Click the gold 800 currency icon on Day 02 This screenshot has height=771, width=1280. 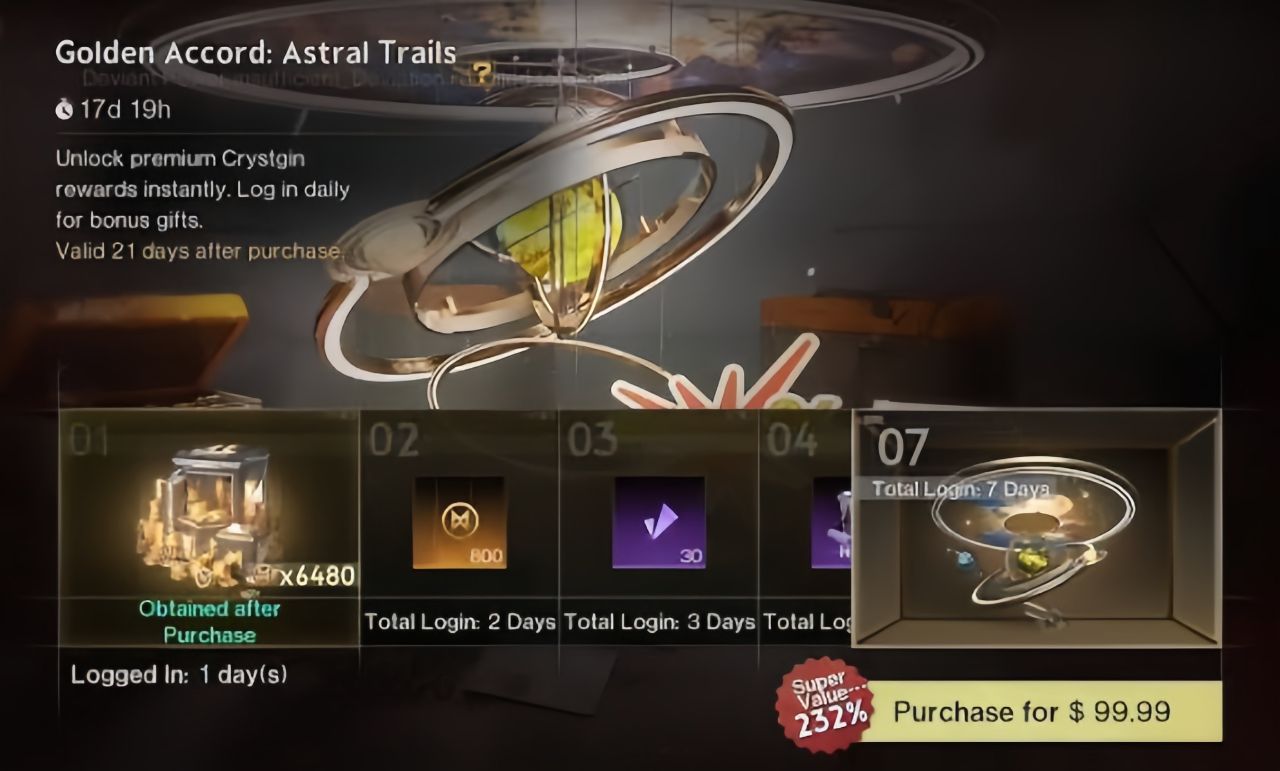pyautogui.click(x=459, y=521)
